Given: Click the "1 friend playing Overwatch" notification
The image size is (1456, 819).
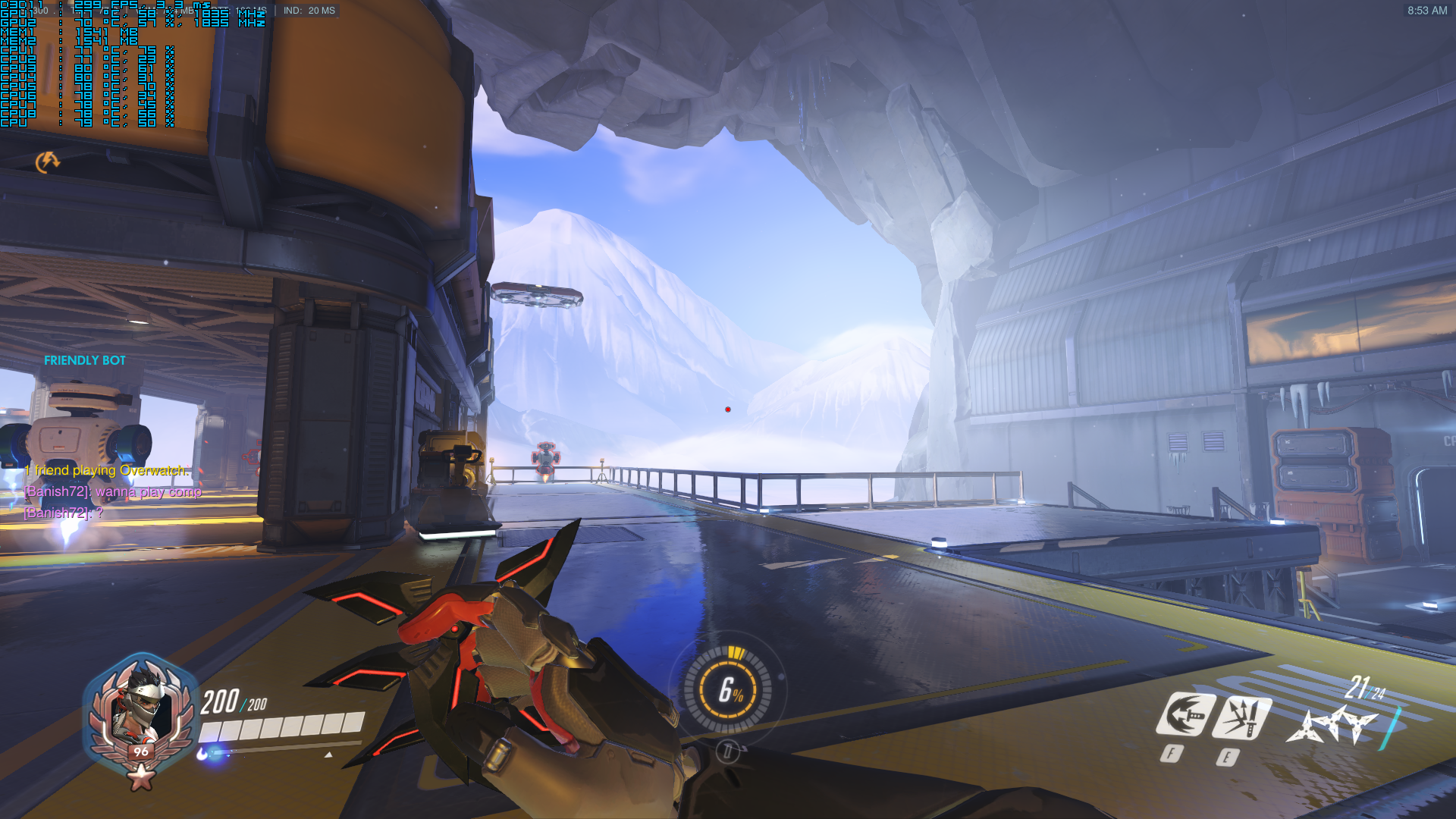Looking at the screenshot, I should pyautogui.click(x=106, y=470).
